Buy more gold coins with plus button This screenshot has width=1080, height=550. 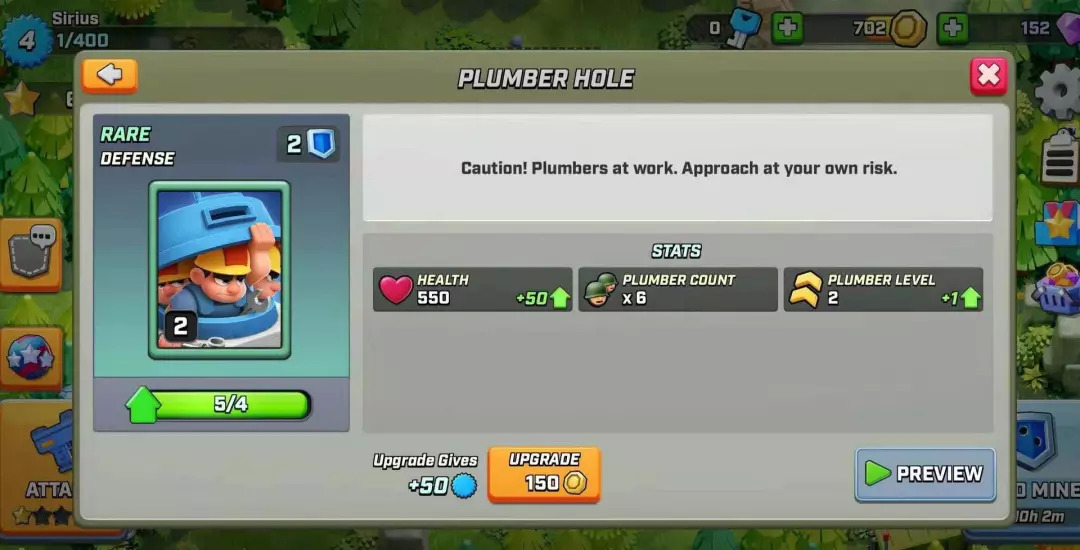pos(953,28)
